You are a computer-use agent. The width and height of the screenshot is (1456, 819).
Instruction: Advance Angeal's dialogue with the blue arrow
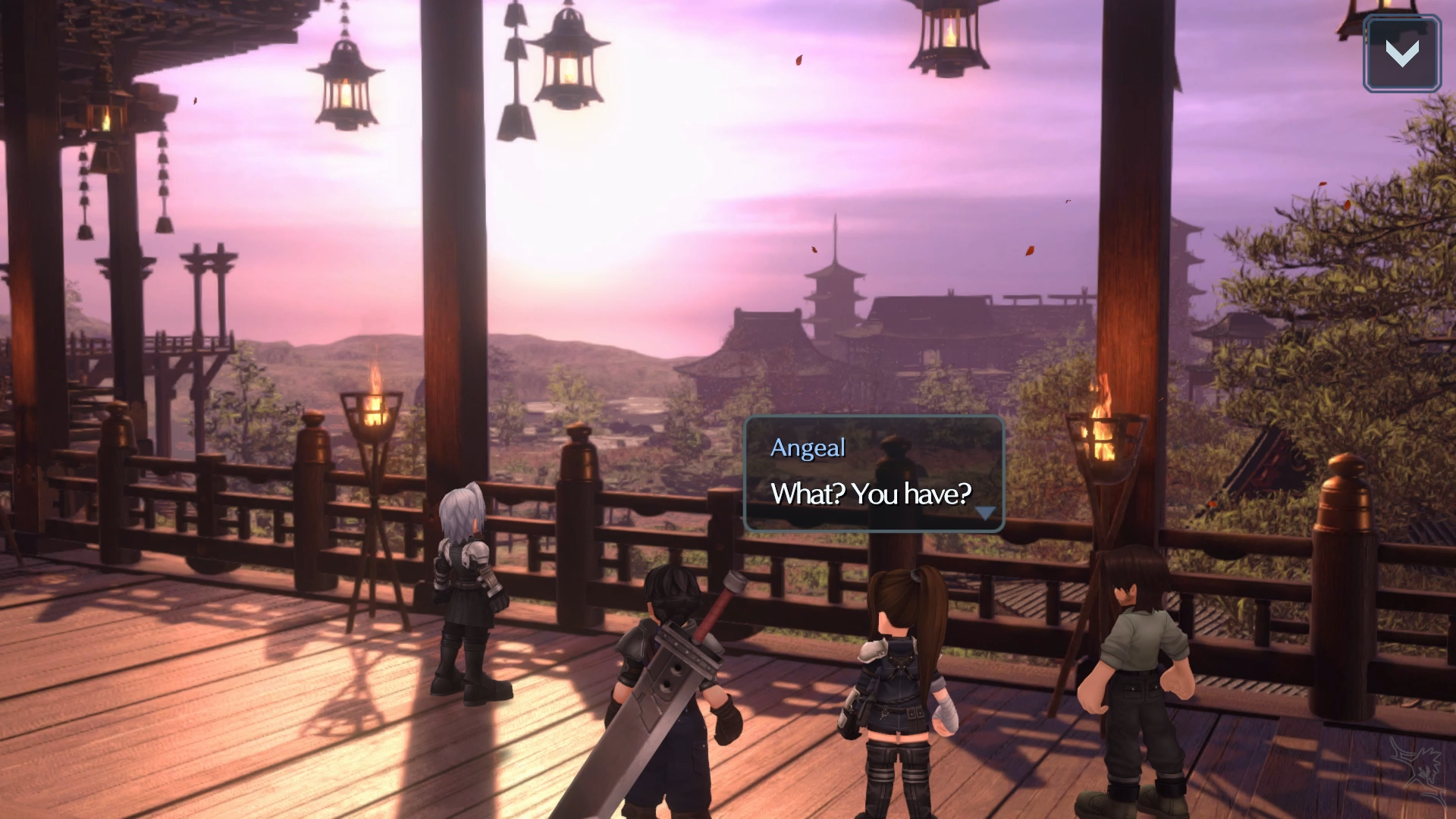click(984, 513)
